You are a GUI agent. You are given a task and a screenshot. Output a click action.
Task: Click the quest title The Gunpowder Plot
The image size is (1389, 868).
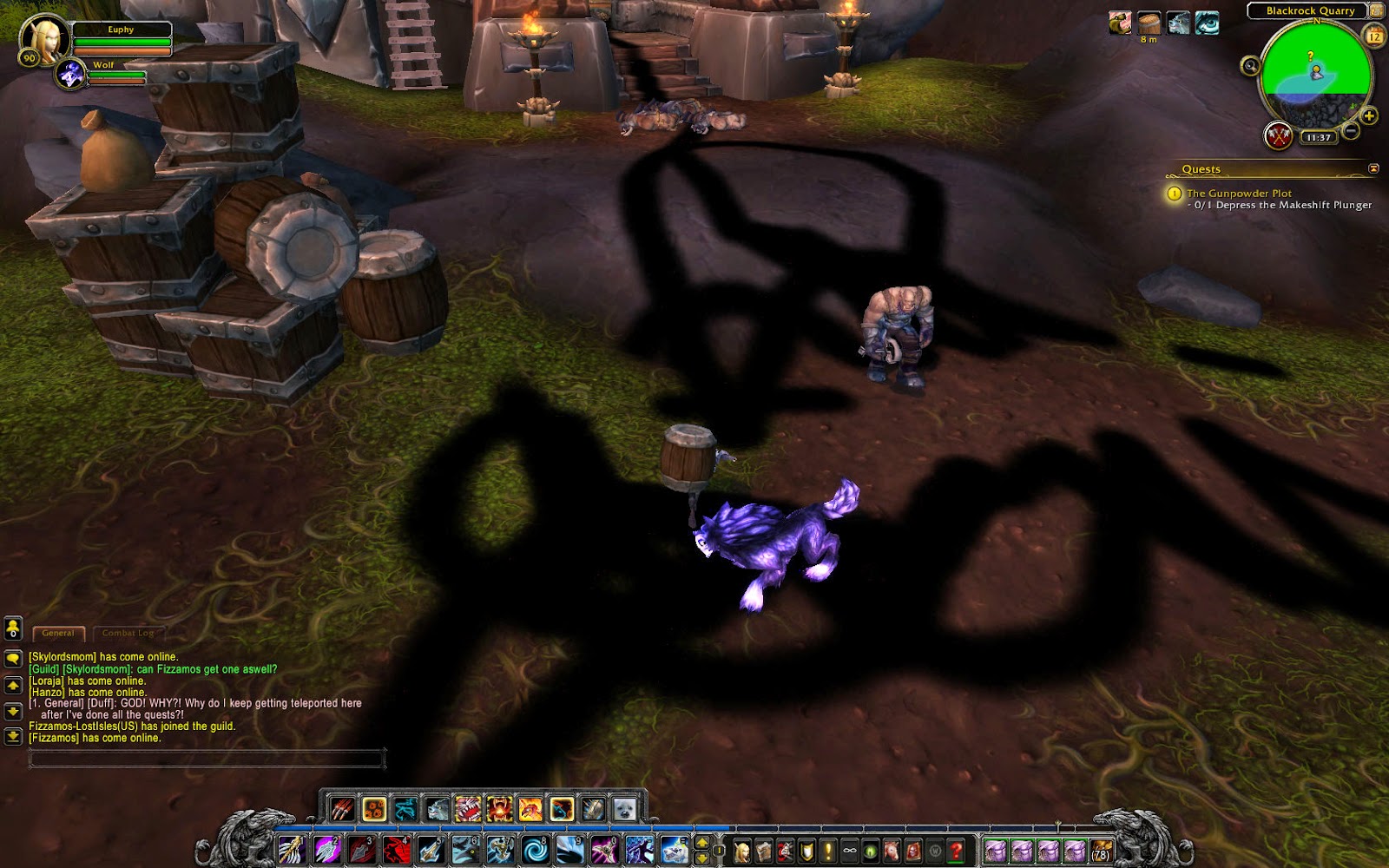pos(1240,193)
